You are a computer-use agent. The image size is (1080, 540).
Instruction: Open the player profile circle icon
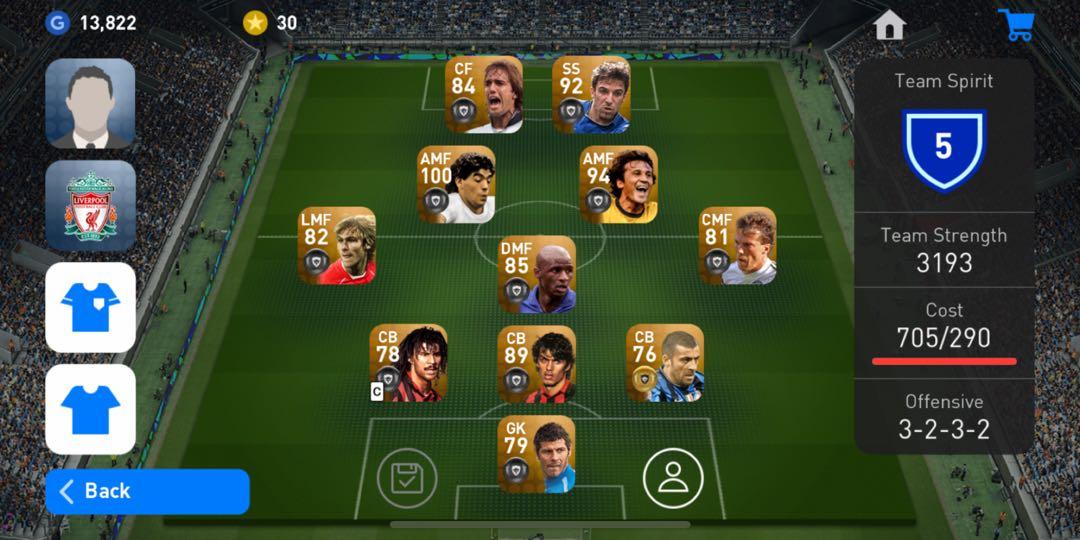(x=673, y=478)
